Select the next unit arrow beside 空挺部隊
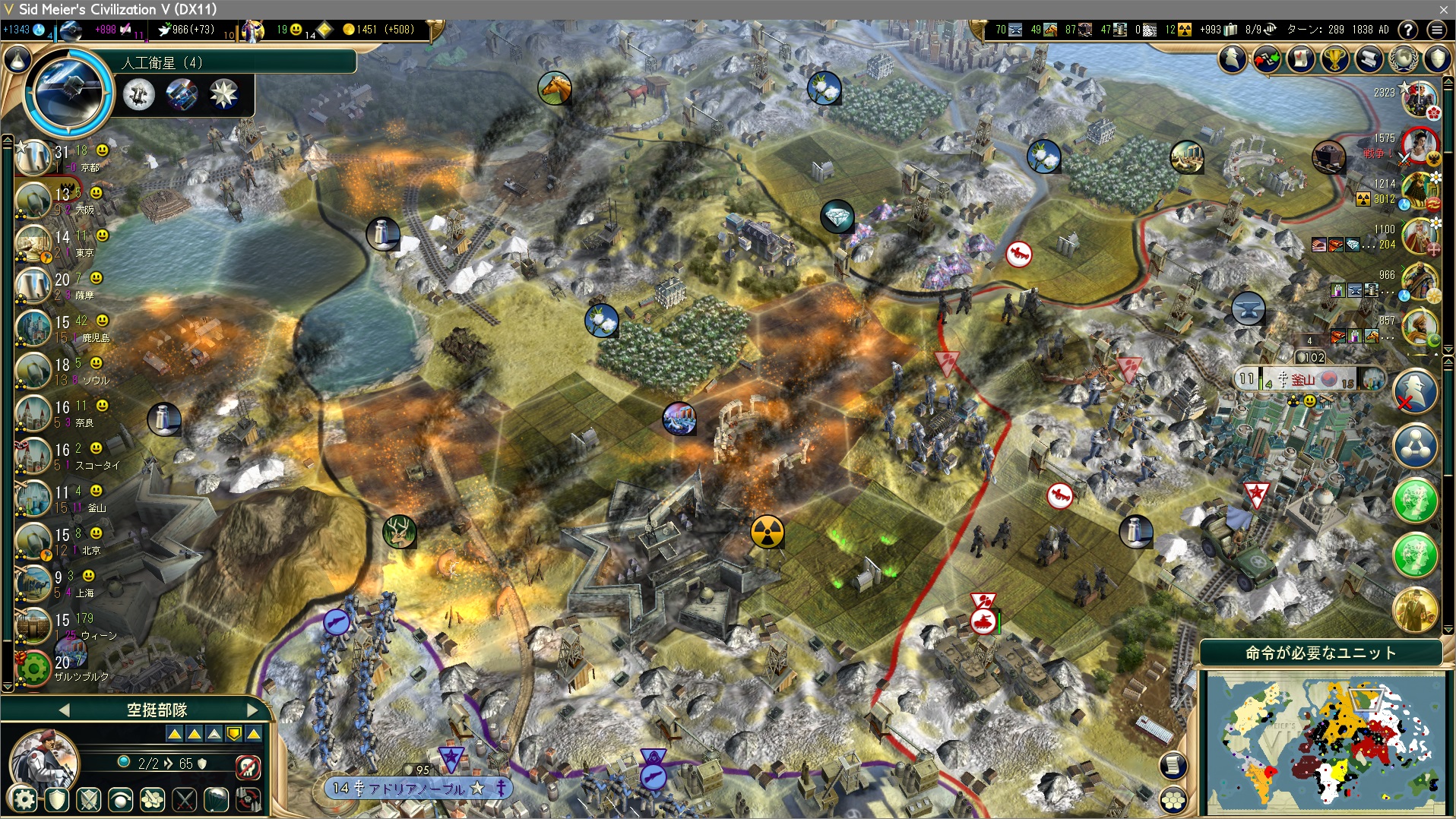Screen dimensions: 1456x819 coord(252,710)
